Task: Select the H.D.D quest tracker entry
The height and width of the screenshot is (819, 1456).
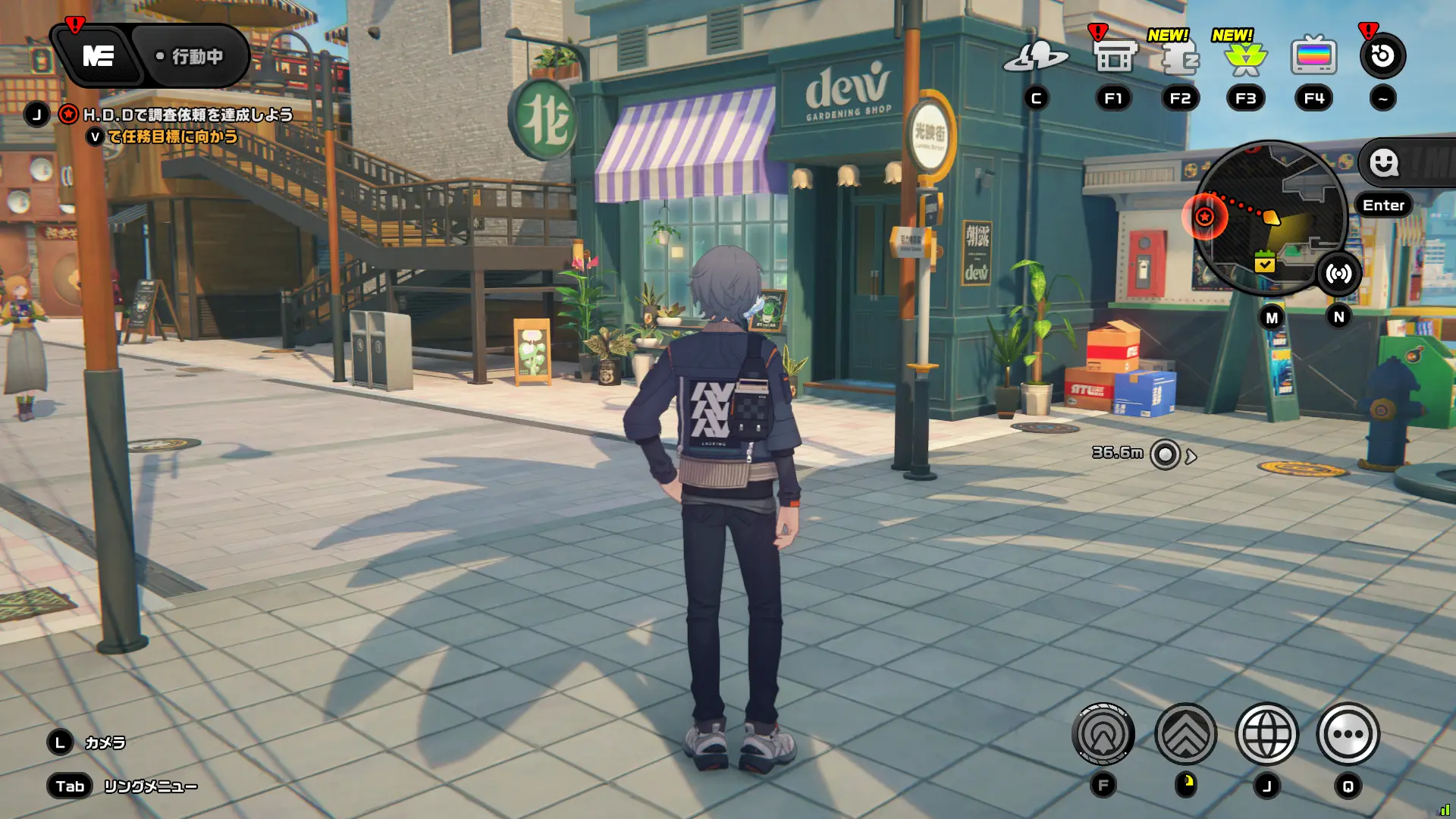Action: pos(187,115)
